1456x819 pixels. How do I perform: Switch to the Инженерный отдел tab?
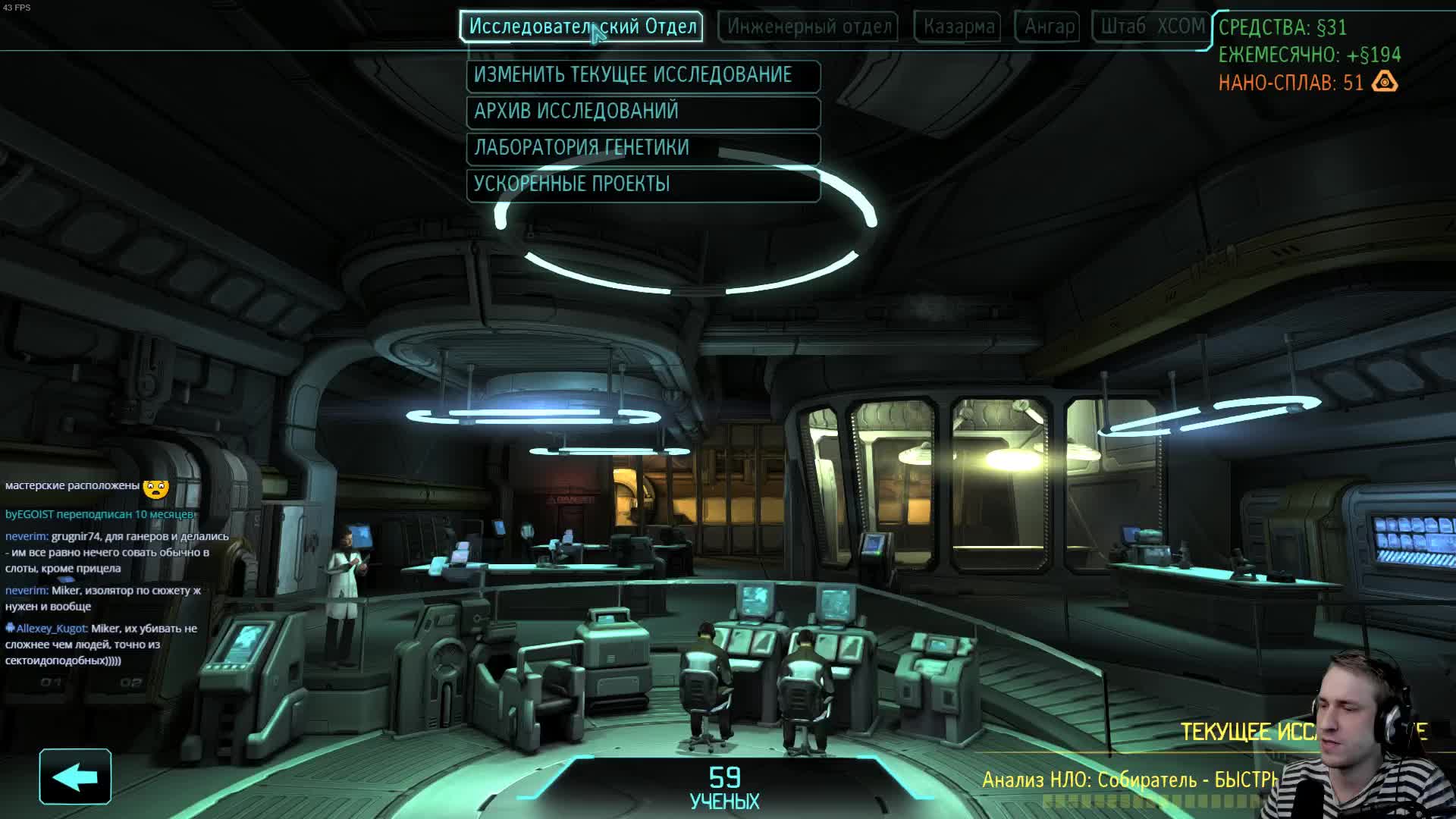point(808,27)
